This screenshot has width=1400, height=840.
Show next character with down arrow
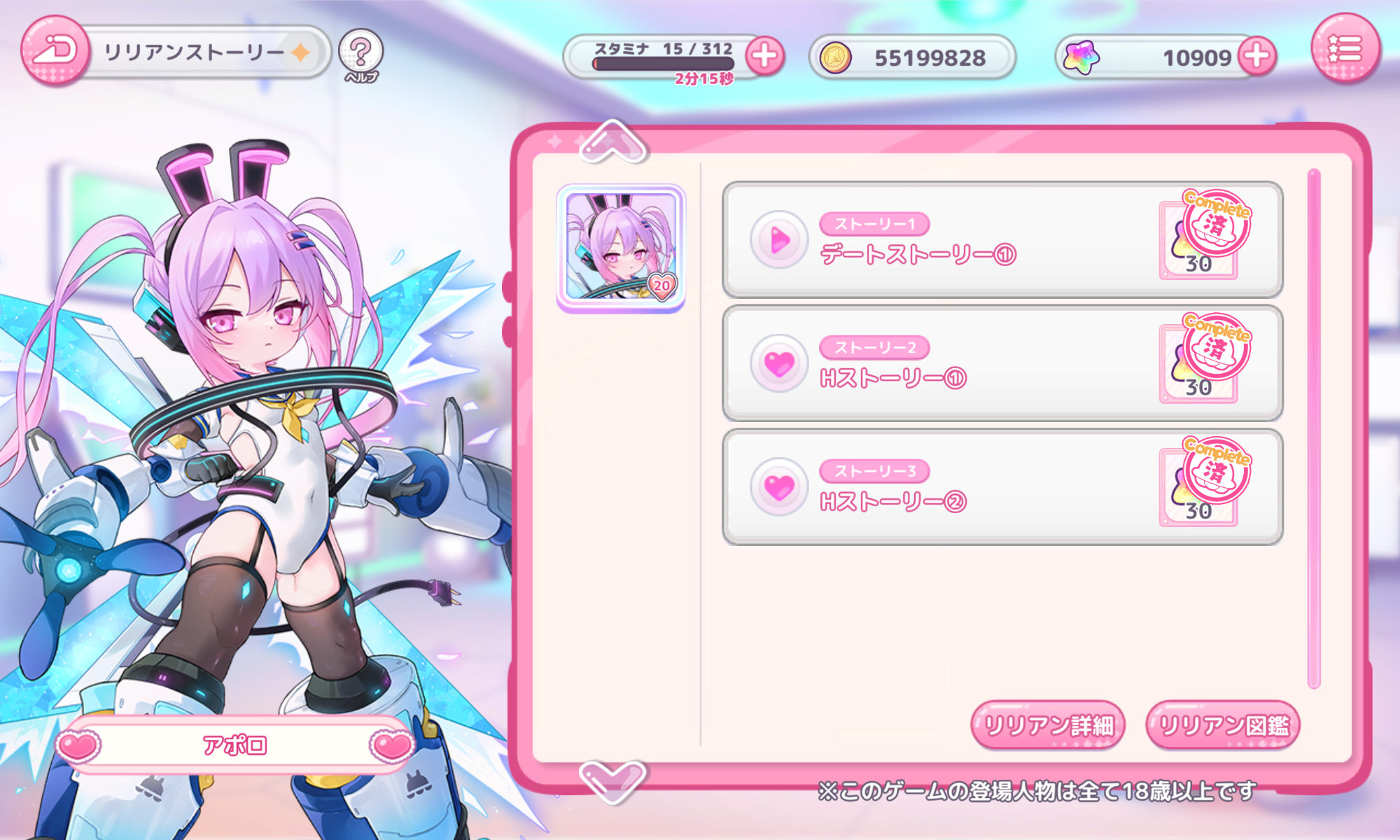(x=612, y=779)
